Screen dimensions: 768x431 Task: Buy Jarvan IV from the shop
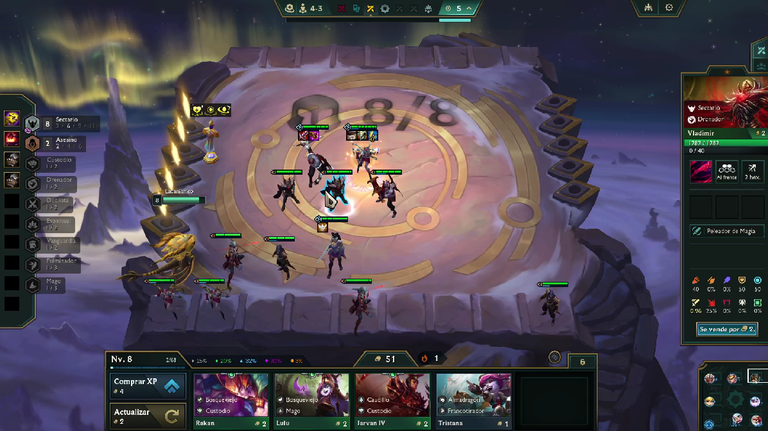[x=392, y=399]
